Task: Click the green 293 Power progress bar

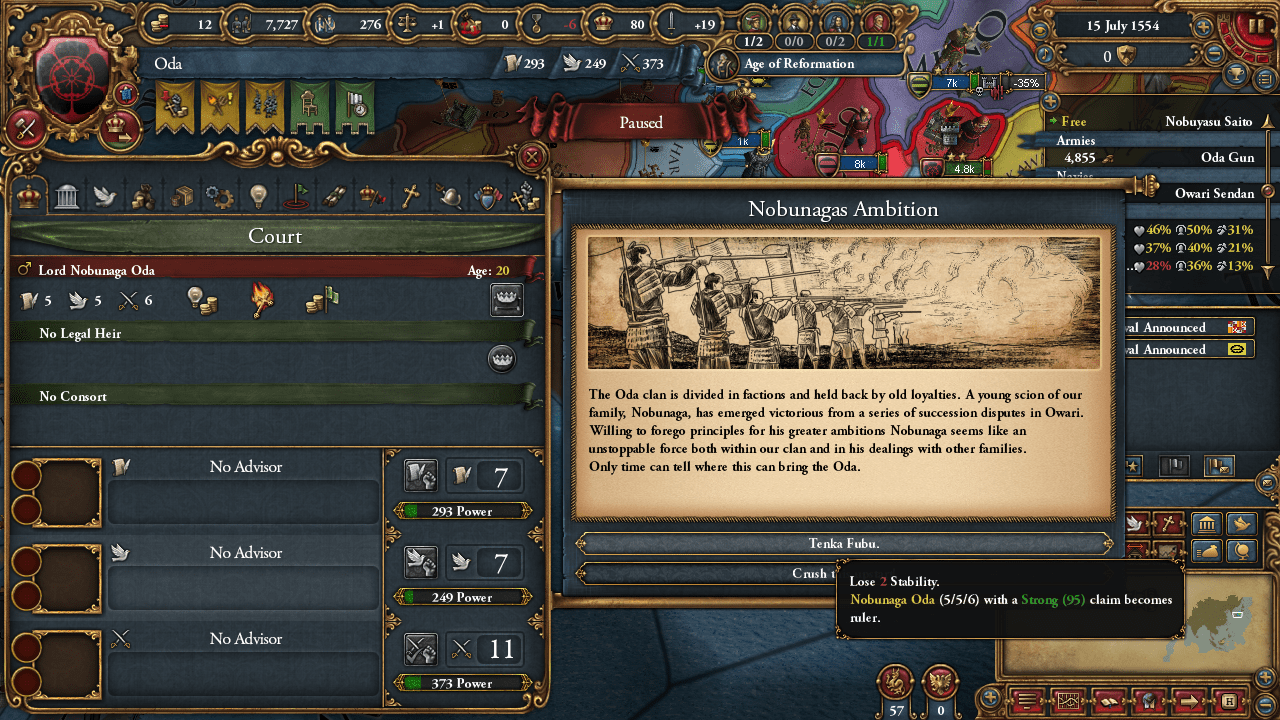Action: [461, 511]
